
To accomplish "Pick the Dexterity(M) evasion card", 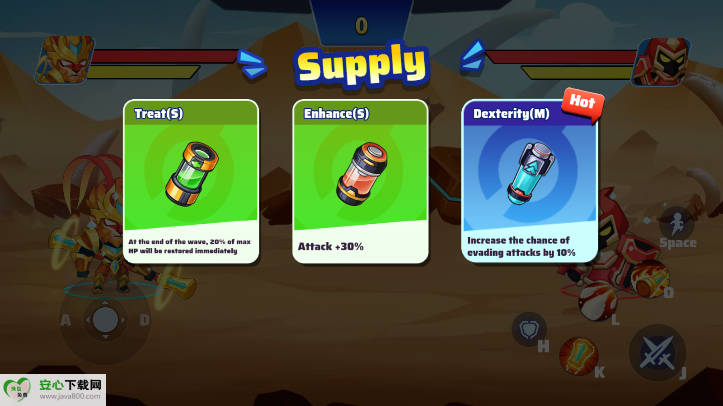I will (530, 181).
